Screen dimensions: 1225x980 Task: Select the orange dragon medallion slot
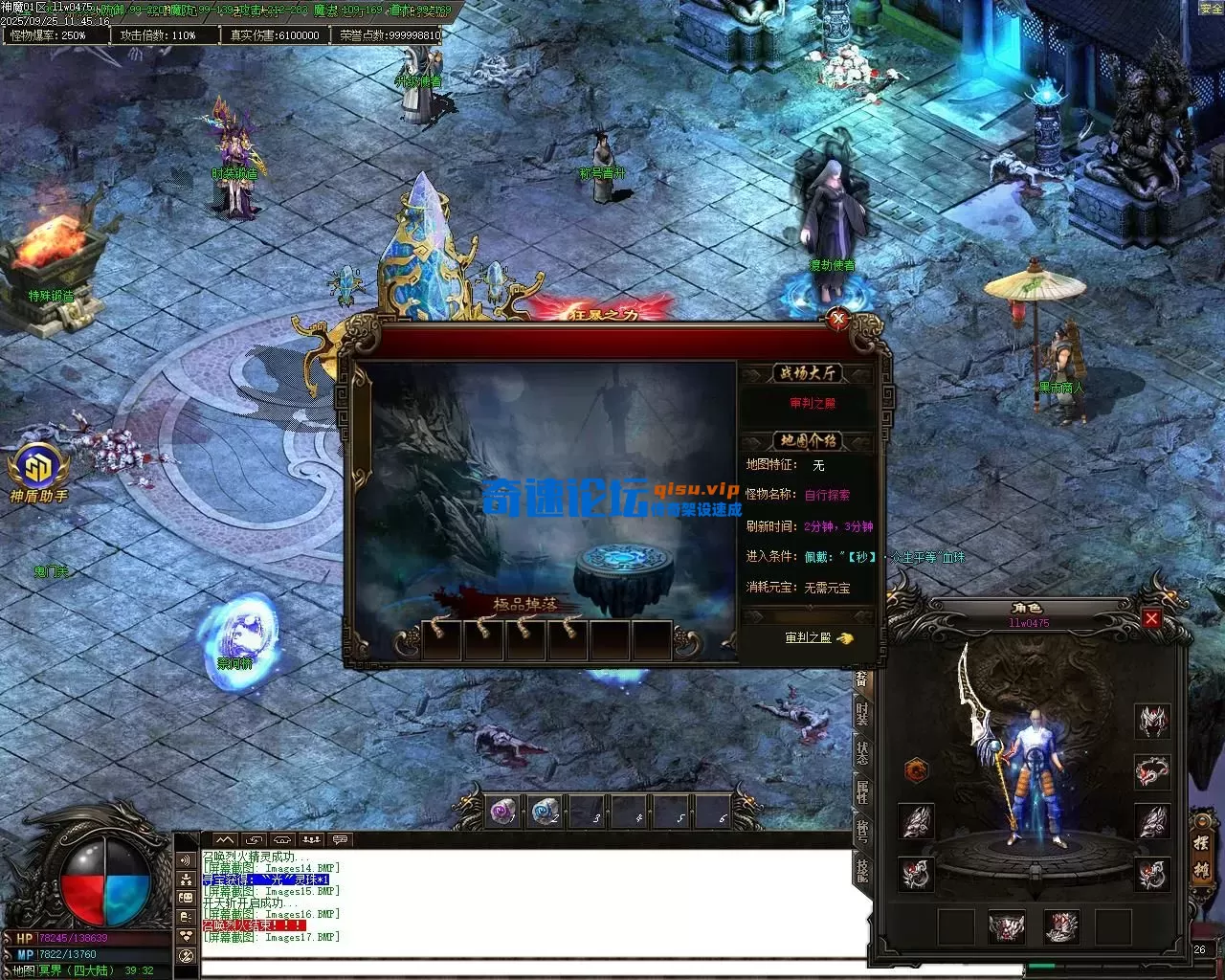(x=916, y=769)
